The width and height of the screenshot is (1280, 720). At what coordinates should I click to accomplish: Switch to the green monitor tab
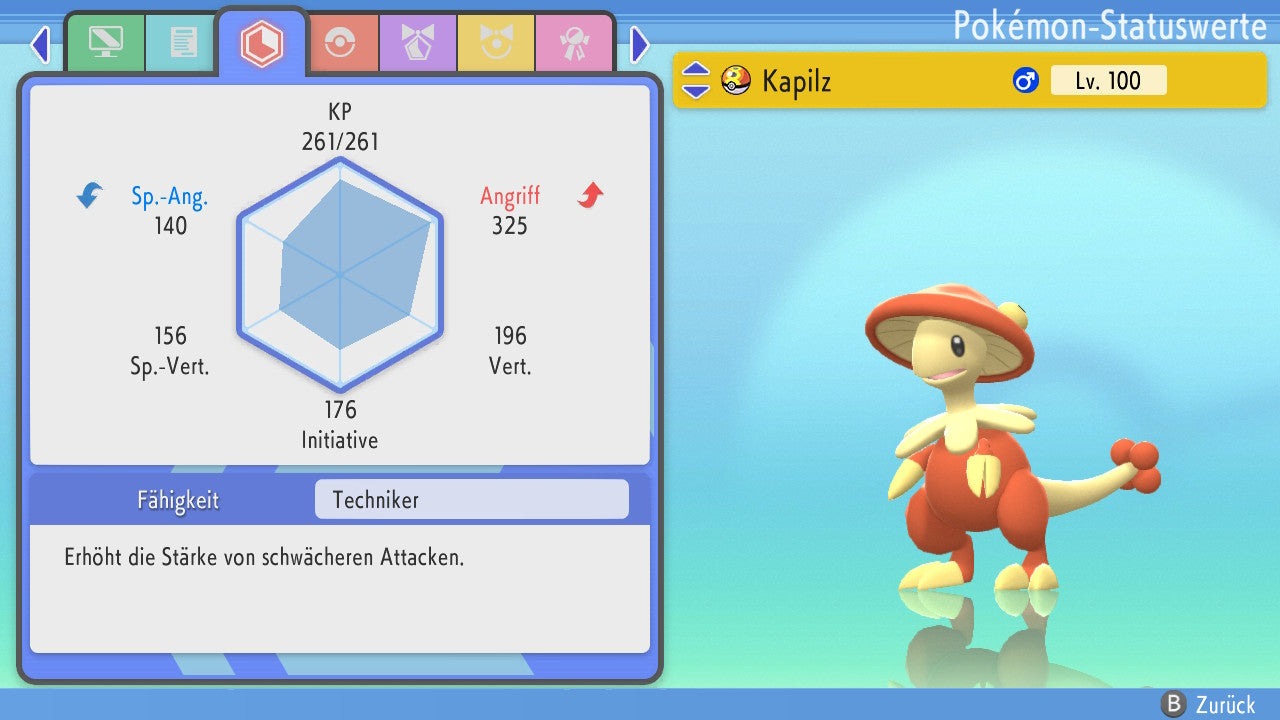105,42
